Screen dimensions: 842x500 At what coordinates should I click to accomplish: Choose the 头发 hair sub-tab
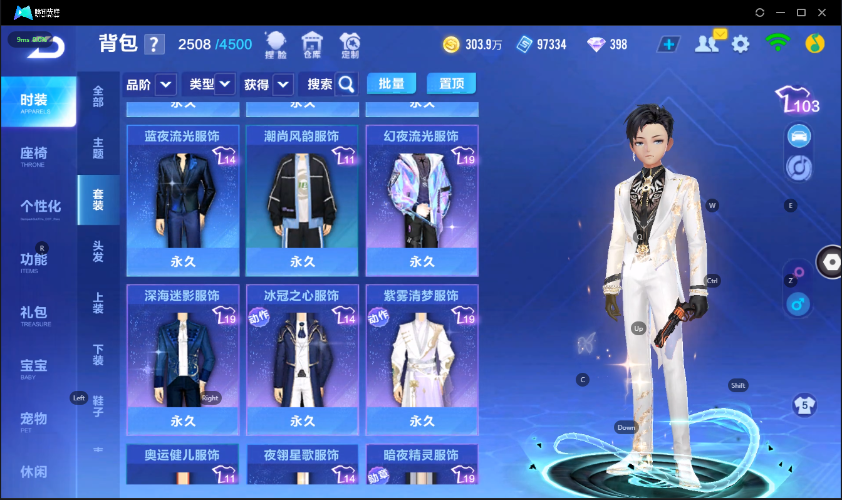[x=98, y=251]
